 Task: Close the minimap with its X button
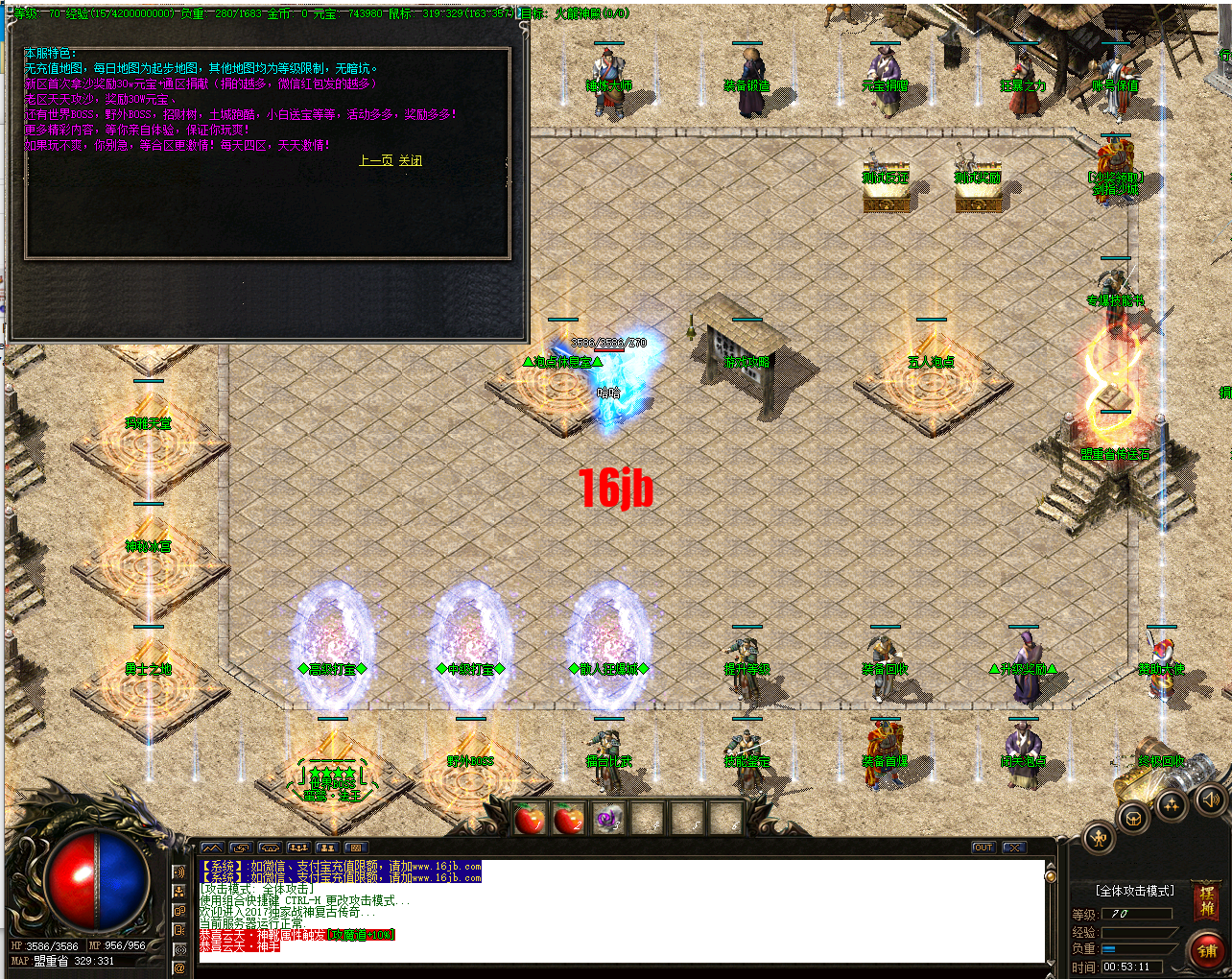(x=1013, y=847)
